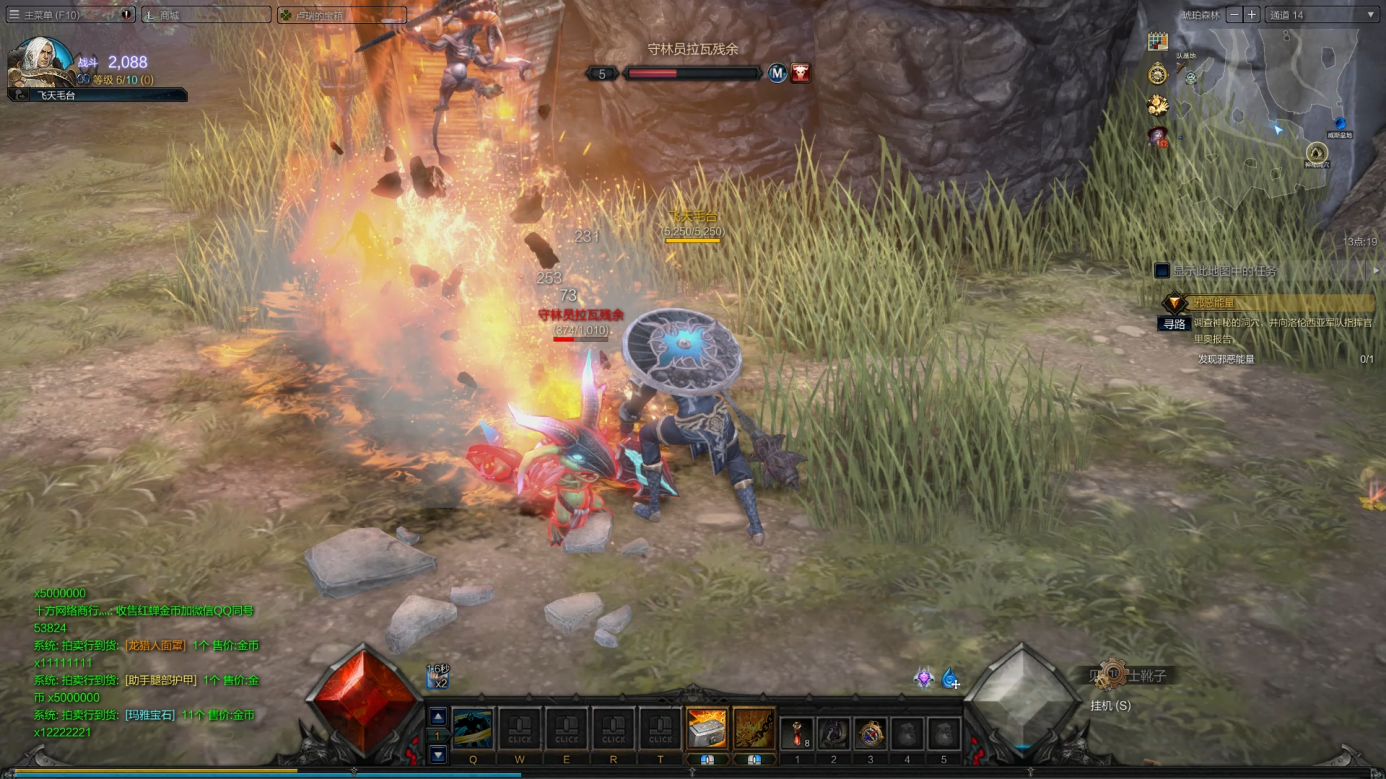
Task: Toggle 挂机 (S) auto-battle gear
Action: tap(1111, 676)
